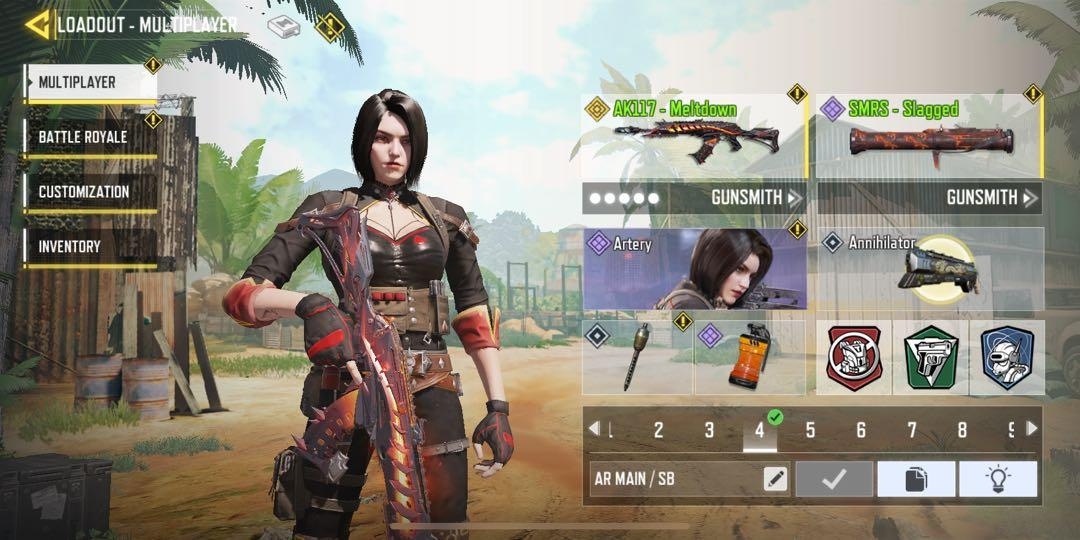Open the blue perk slot

[x=1006, y=357]
